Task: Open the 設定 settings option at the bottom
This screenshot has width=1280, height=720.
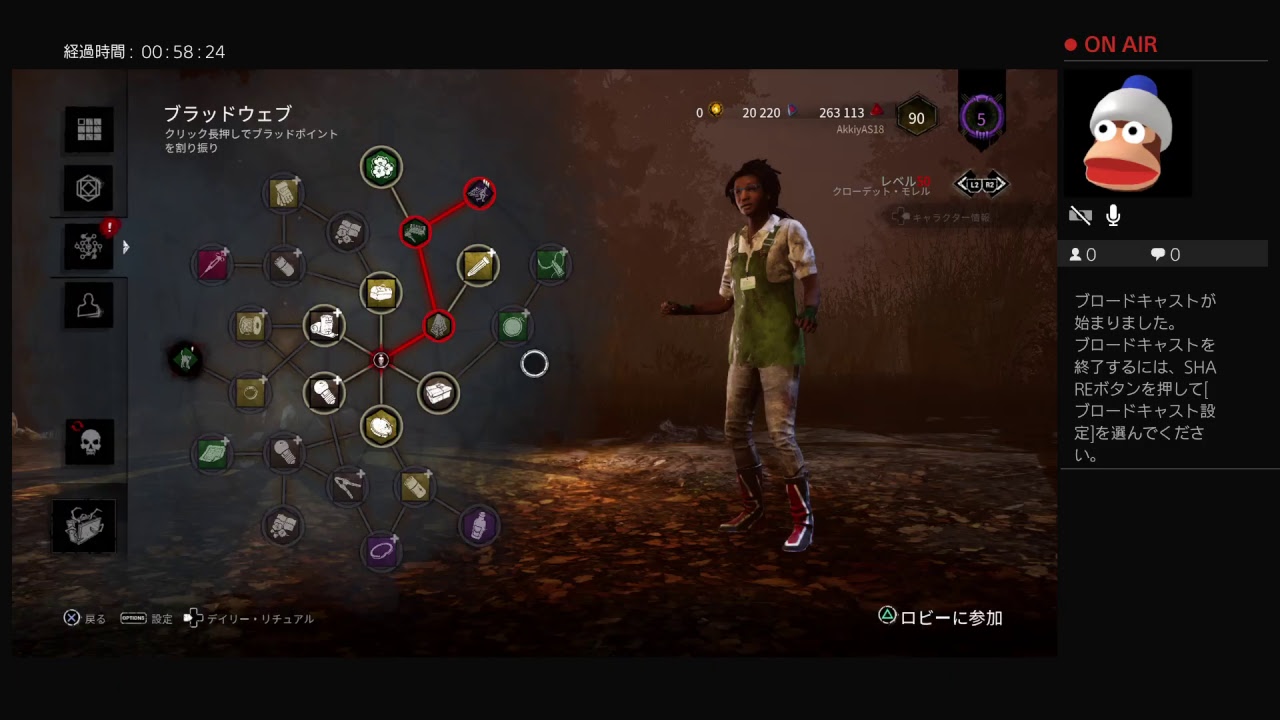Action: [x=160, y=618]
